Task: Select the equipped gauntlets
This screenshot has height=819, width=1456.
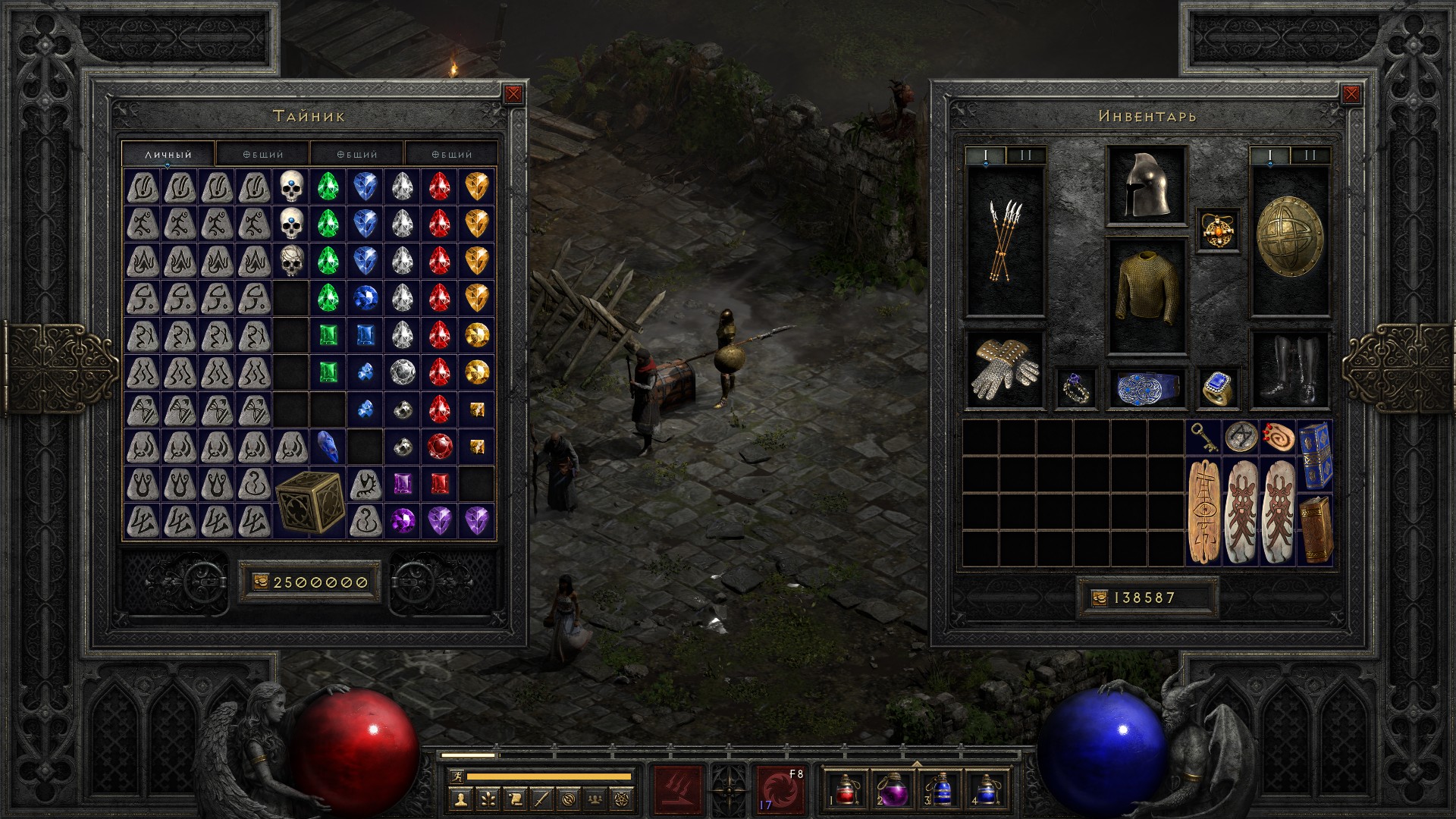Action: [x=1005, y=371]
